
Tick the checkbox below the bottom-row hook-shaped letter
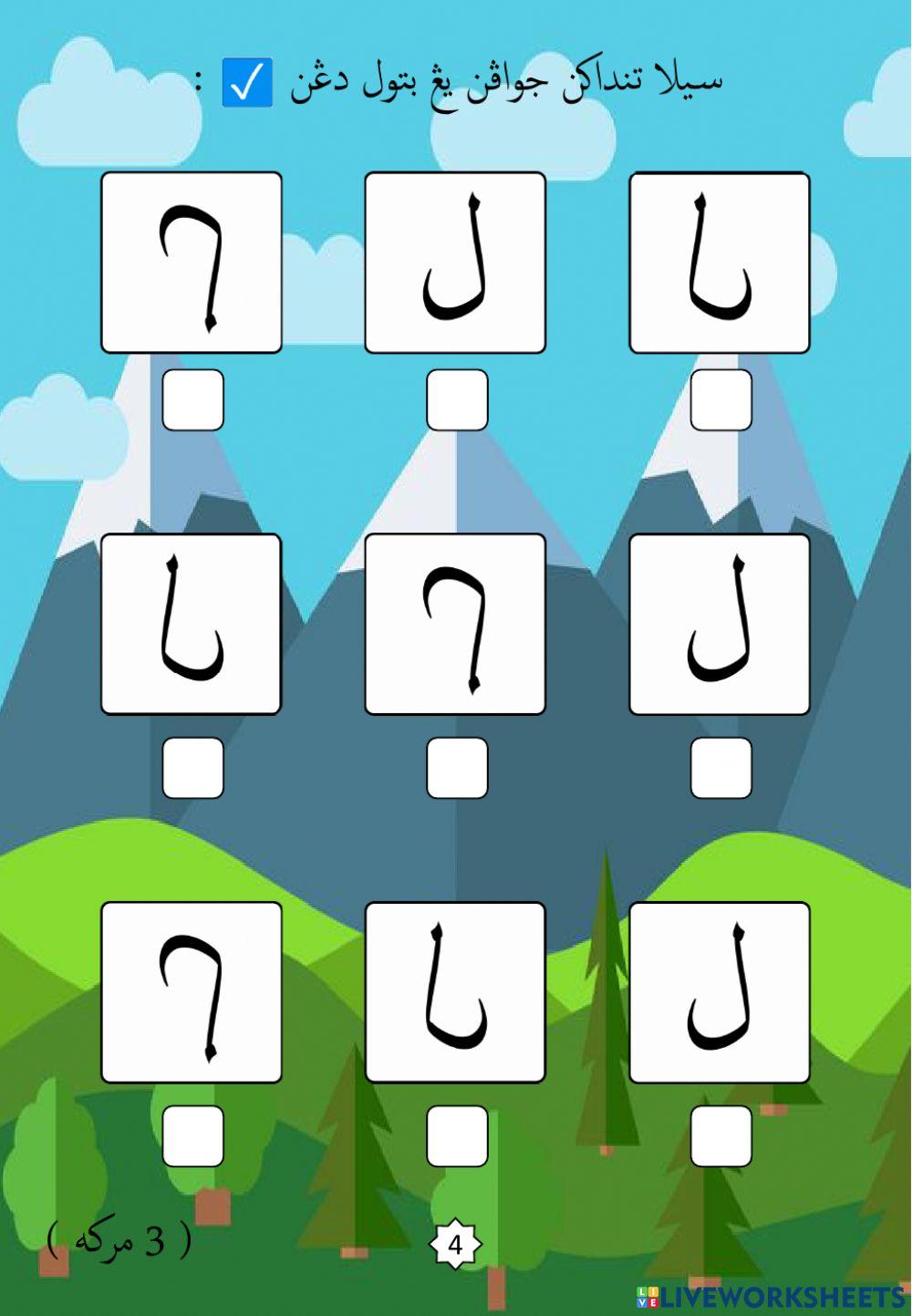192,1136
